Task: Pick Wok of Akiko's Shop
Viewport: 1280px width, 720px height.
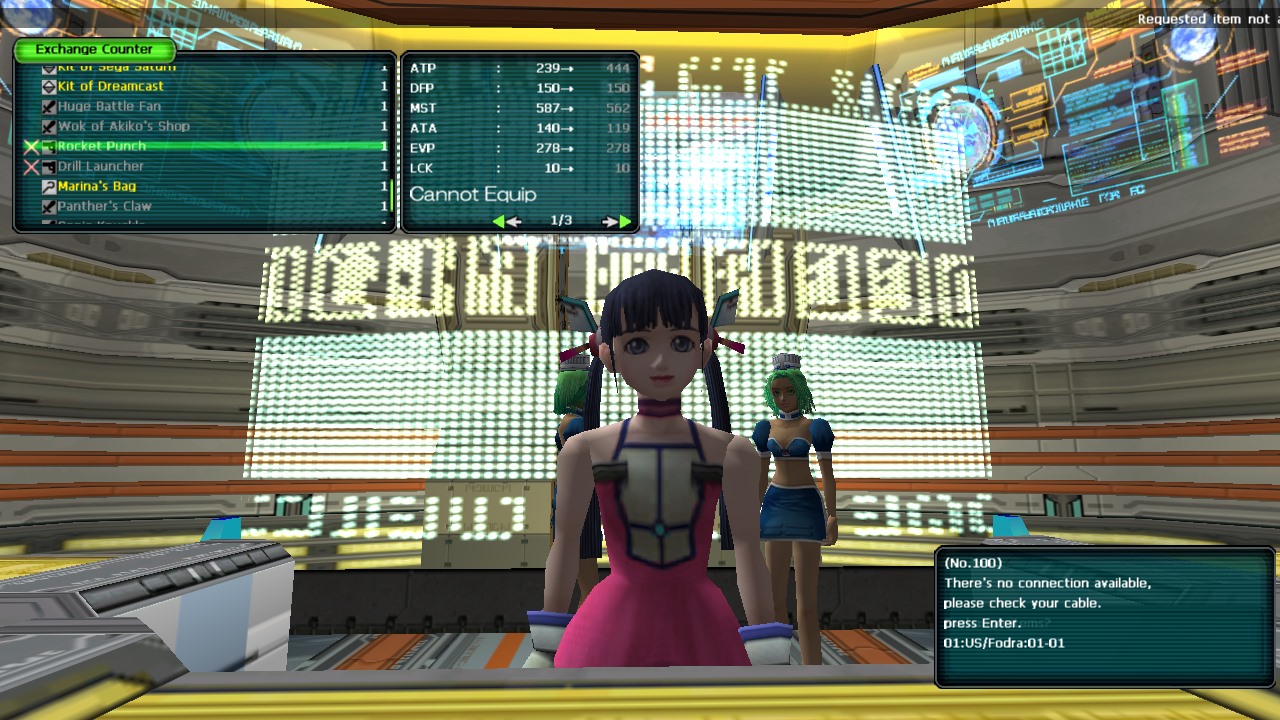Action: [123, 127]
